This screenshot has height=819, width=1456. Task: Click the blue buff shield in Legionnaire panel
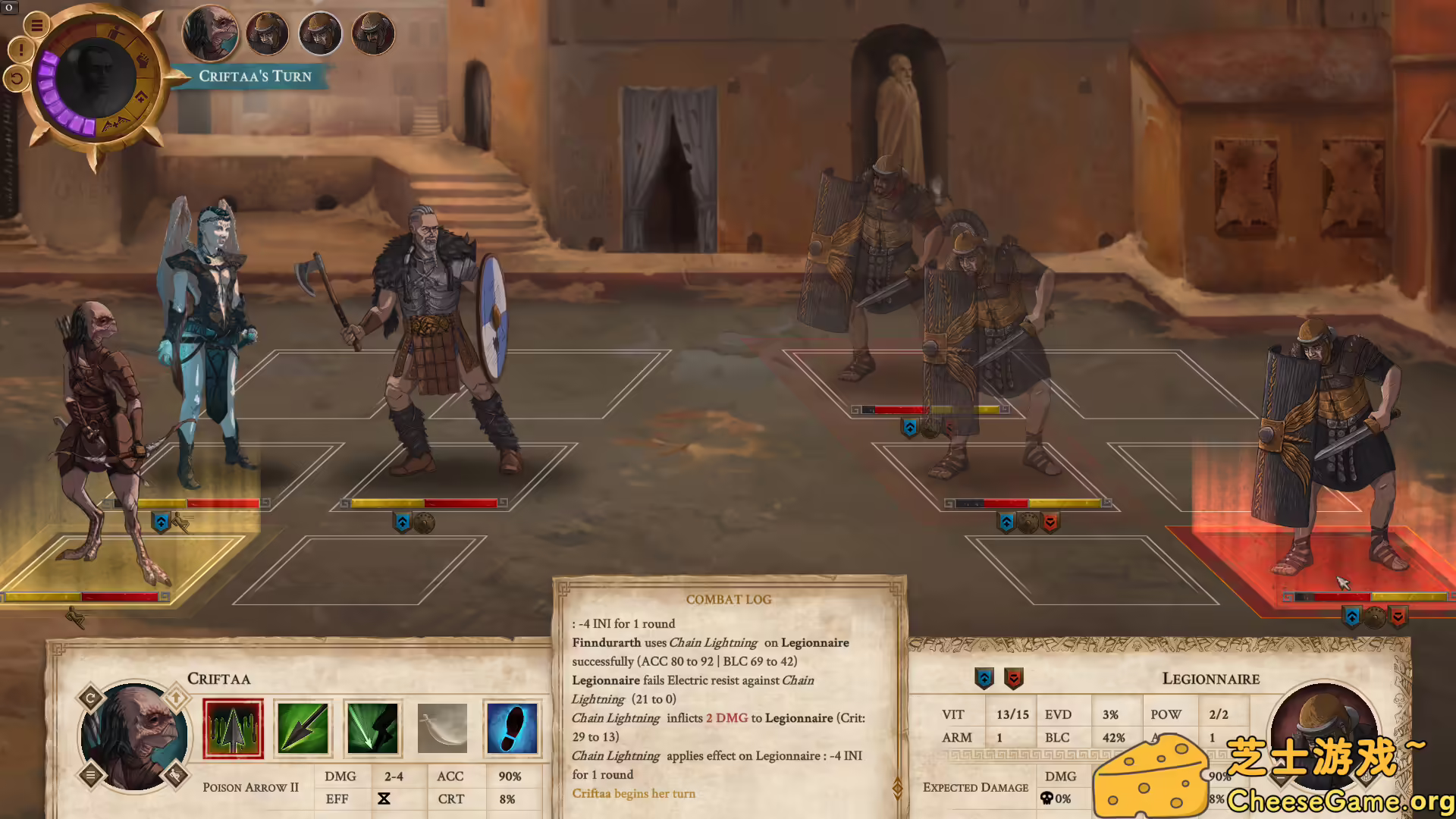tap(984, 678)
